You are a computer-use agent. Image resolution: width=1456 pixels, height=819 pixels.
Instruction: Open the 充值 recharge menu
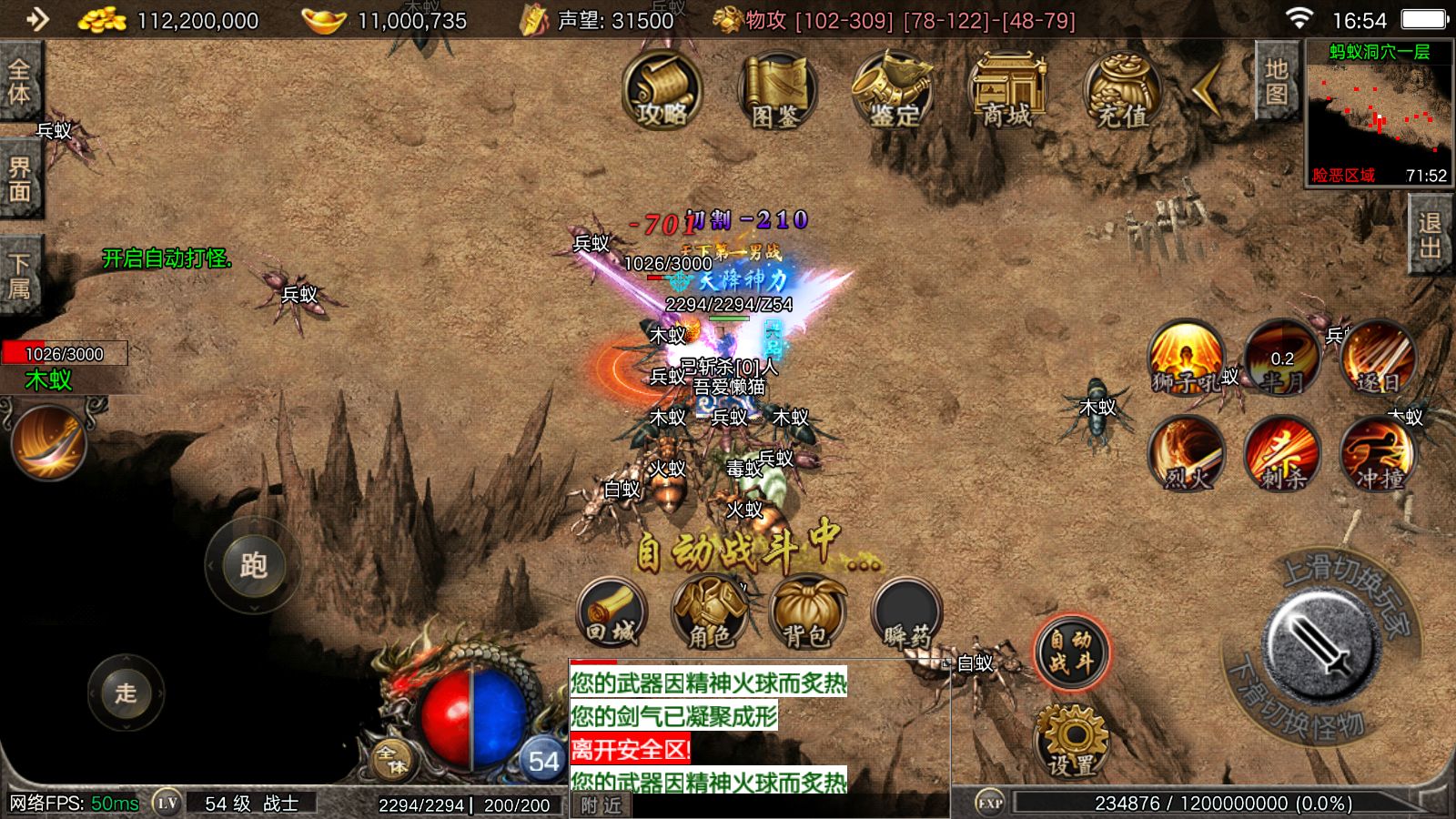(x=1121, y=91)
